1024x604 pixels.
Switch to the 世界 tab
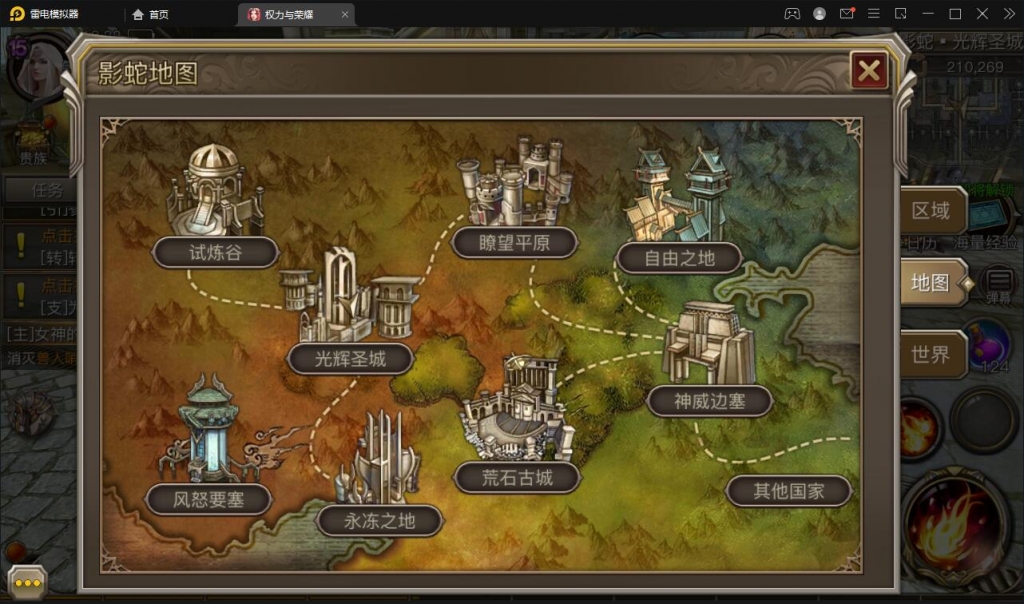tap(931, 354)
